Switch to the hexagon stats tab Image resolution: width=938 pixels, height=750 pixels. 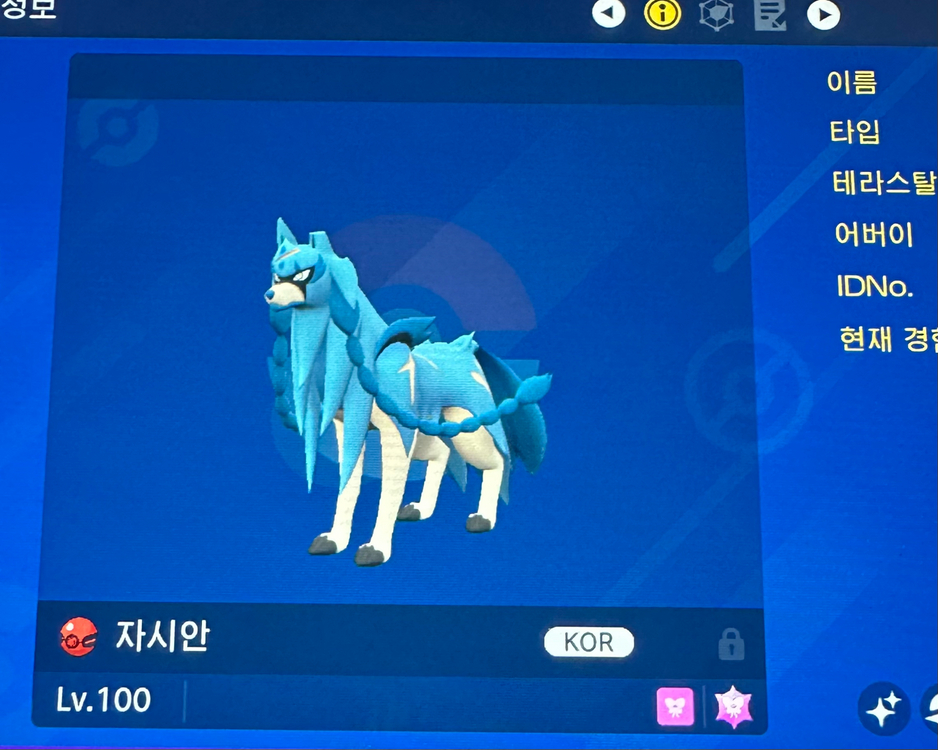pos(716,13)
